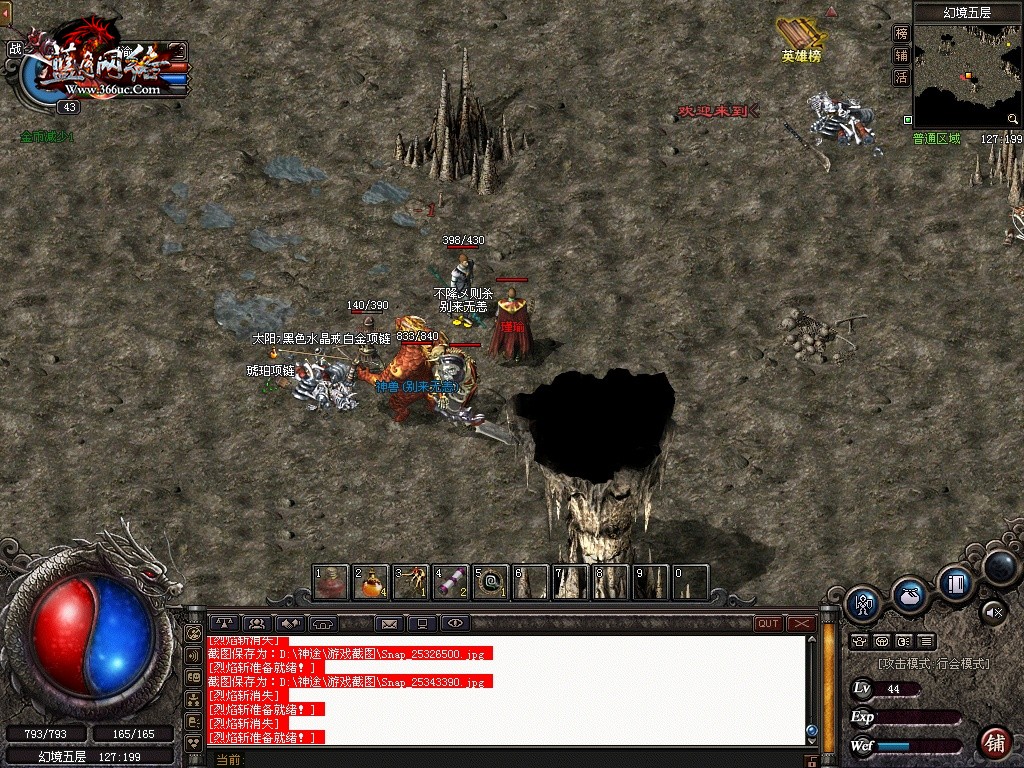Click the 榜 button beside the minimap
Image resolution: width=1024 pixels, height=768 pixels.
[x=901, y=33]
